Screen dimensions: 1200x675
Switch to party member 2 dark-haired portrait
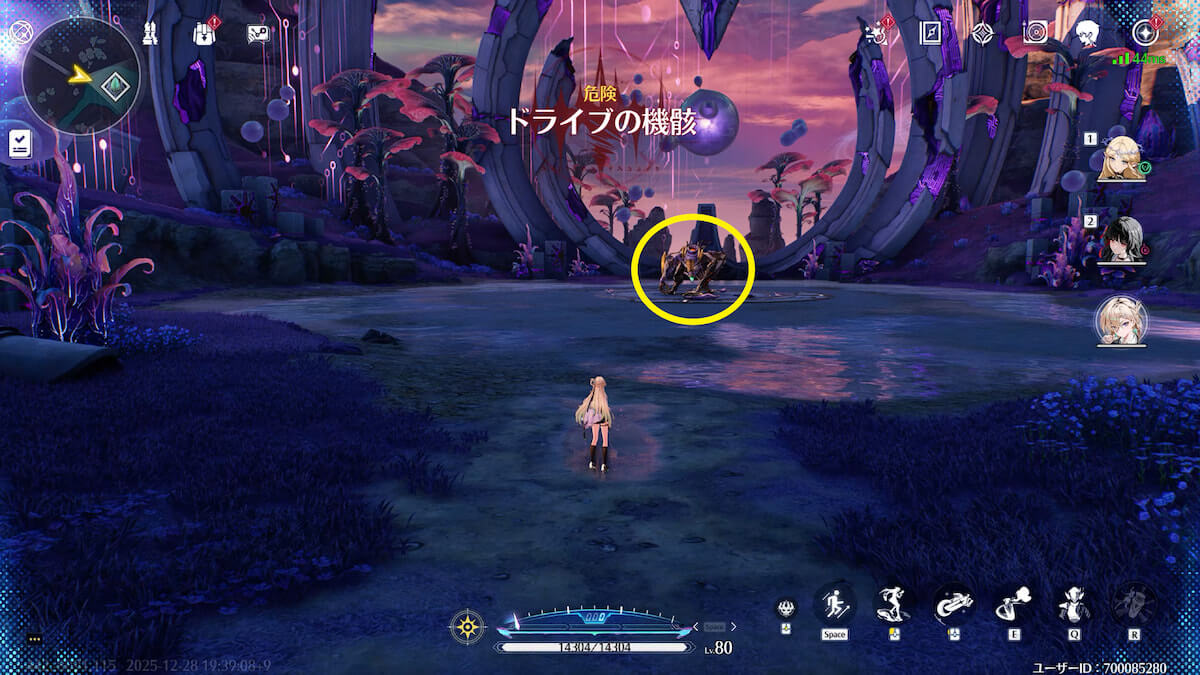1121,239
